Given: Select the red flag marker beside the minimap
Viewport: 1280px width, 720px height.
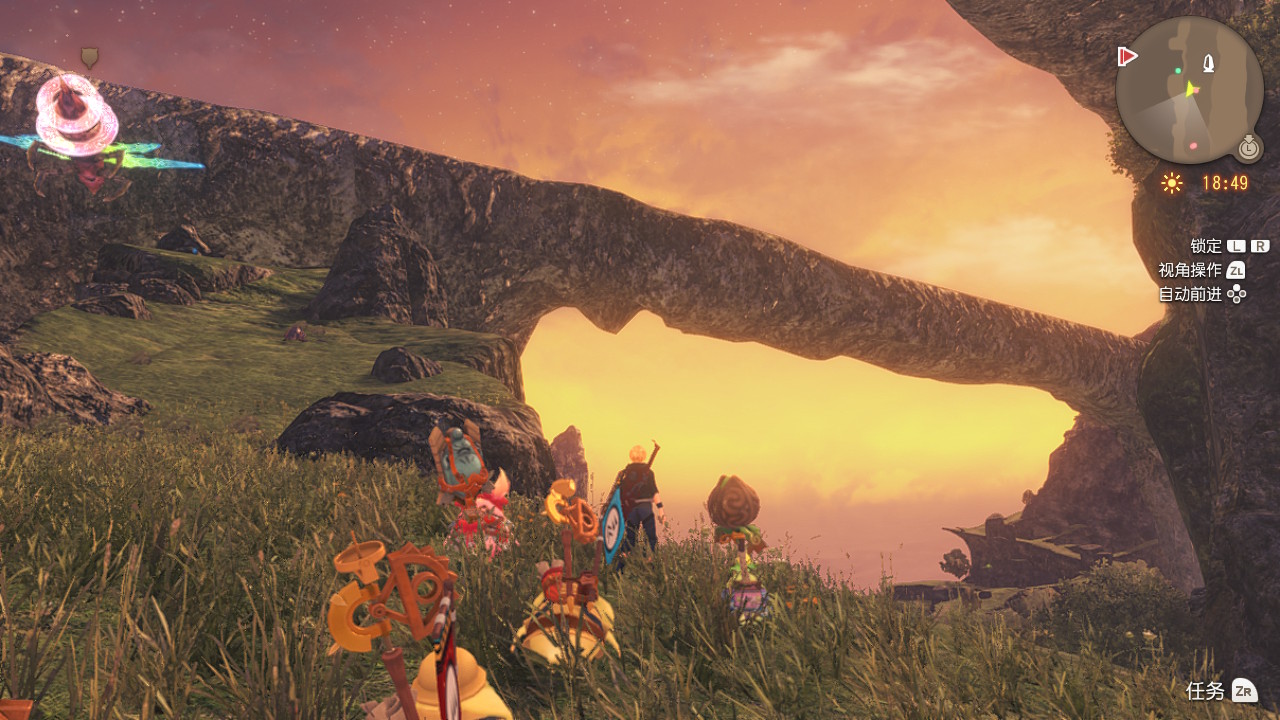Looking at the screenshot, I should pyautogui.click(x=1128, y=56).
